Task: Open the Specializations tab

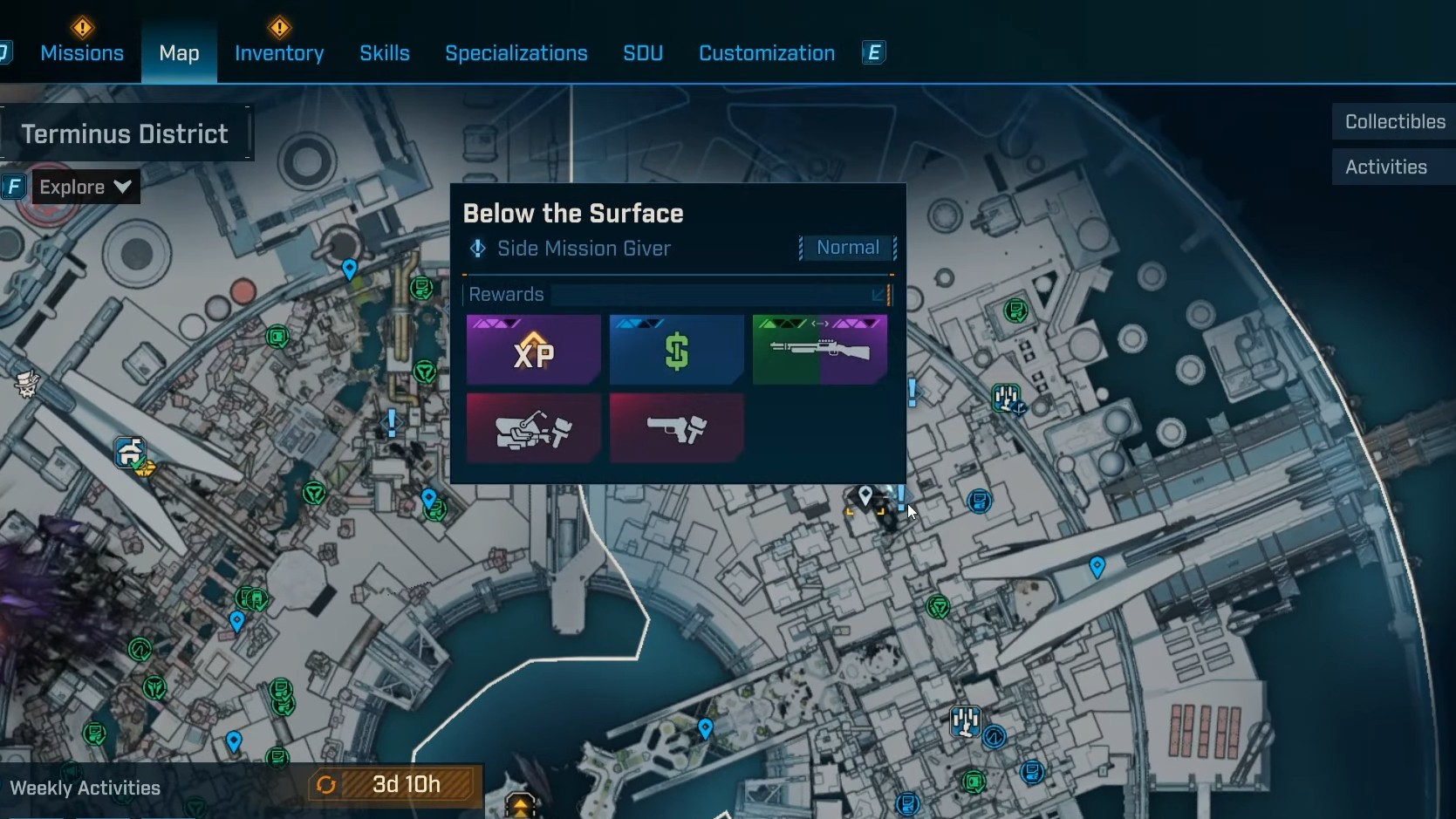Action: coord(516,53)
